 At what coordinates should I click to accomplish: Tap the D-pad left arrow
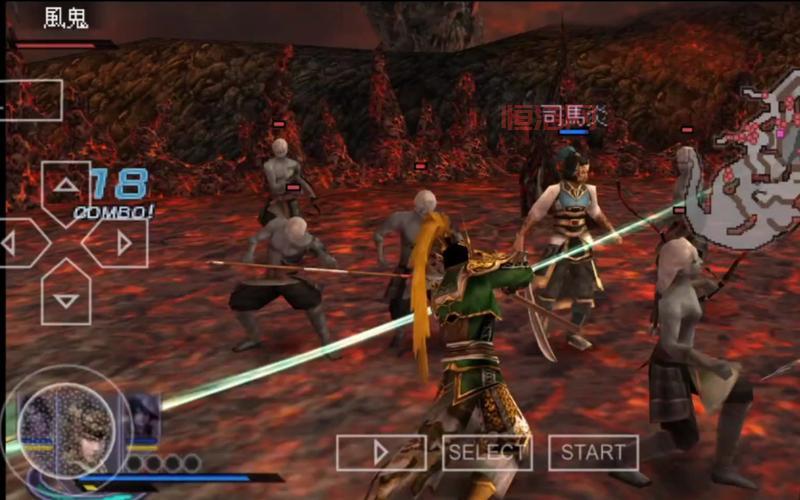click(14, 243)
